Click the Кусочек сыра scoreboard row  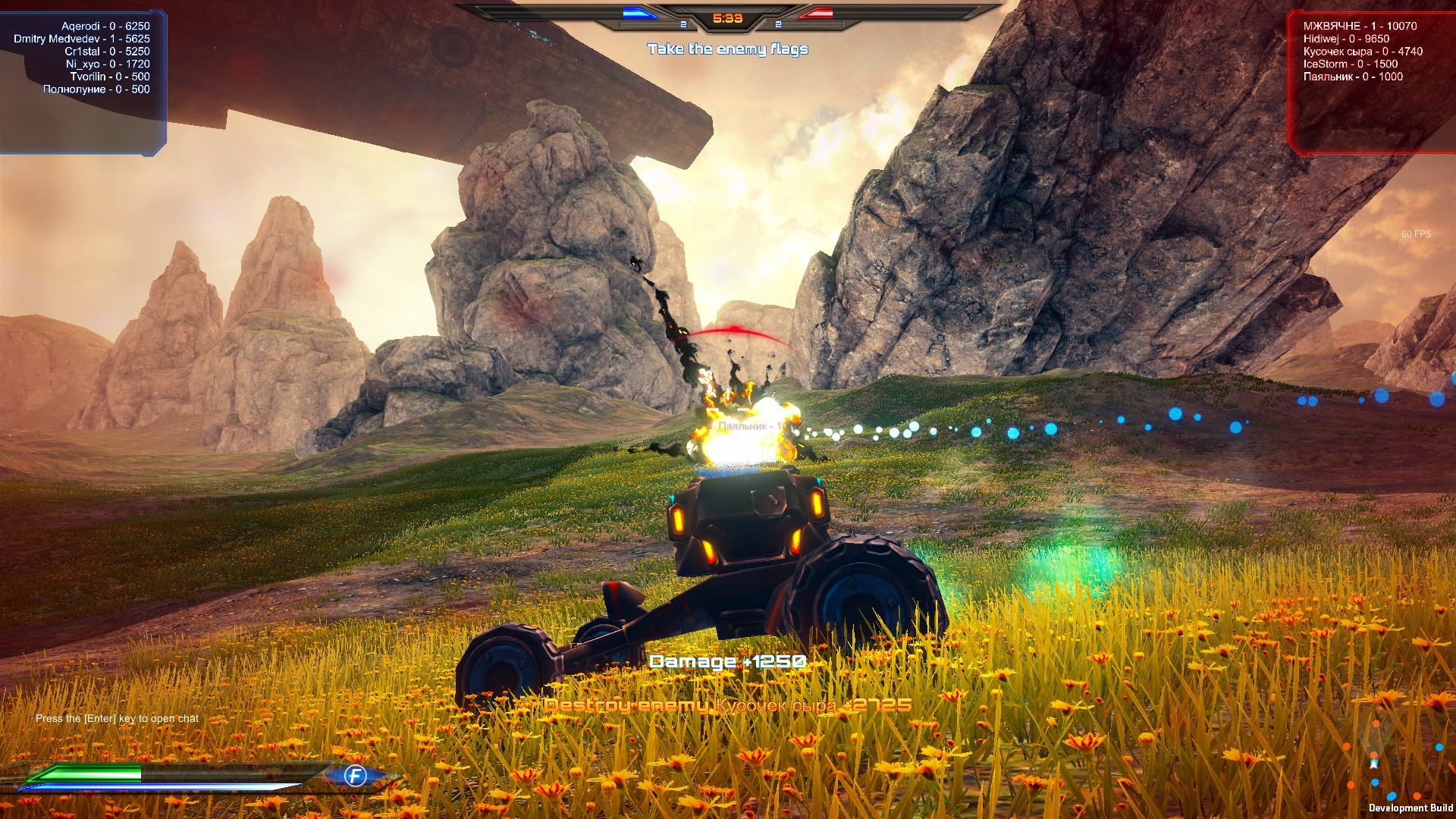click(x=1363, y=52)
